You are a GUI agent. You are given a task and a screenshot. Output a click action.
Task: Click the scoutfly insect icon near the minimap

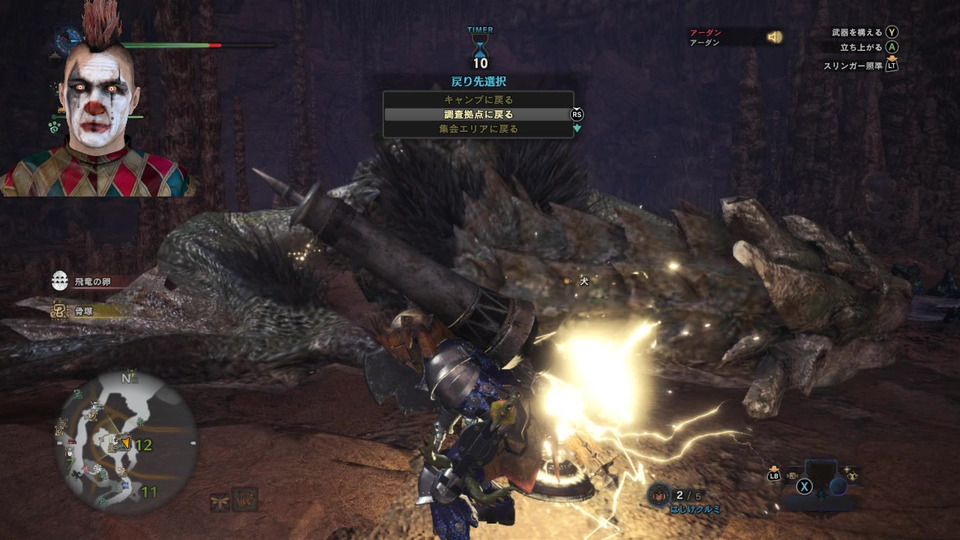(219, 501)
